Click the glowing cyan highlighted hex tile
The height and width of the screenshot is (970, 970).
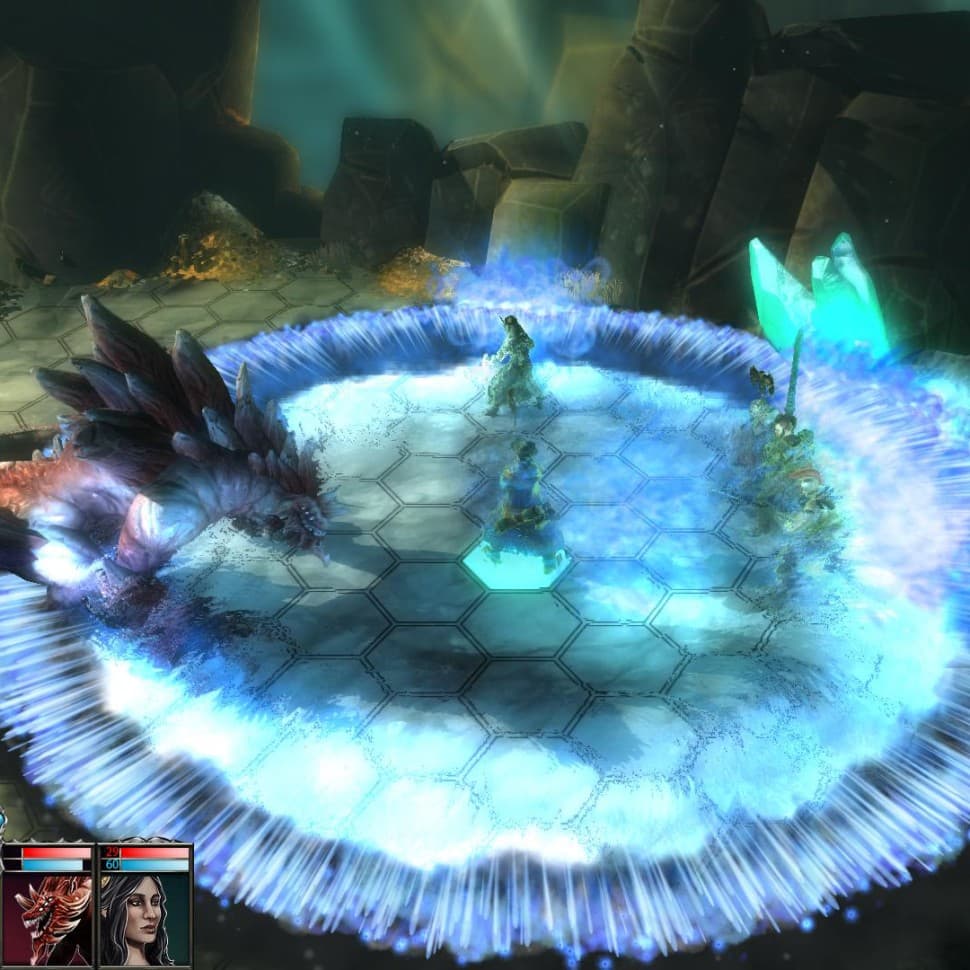[516, 566]
